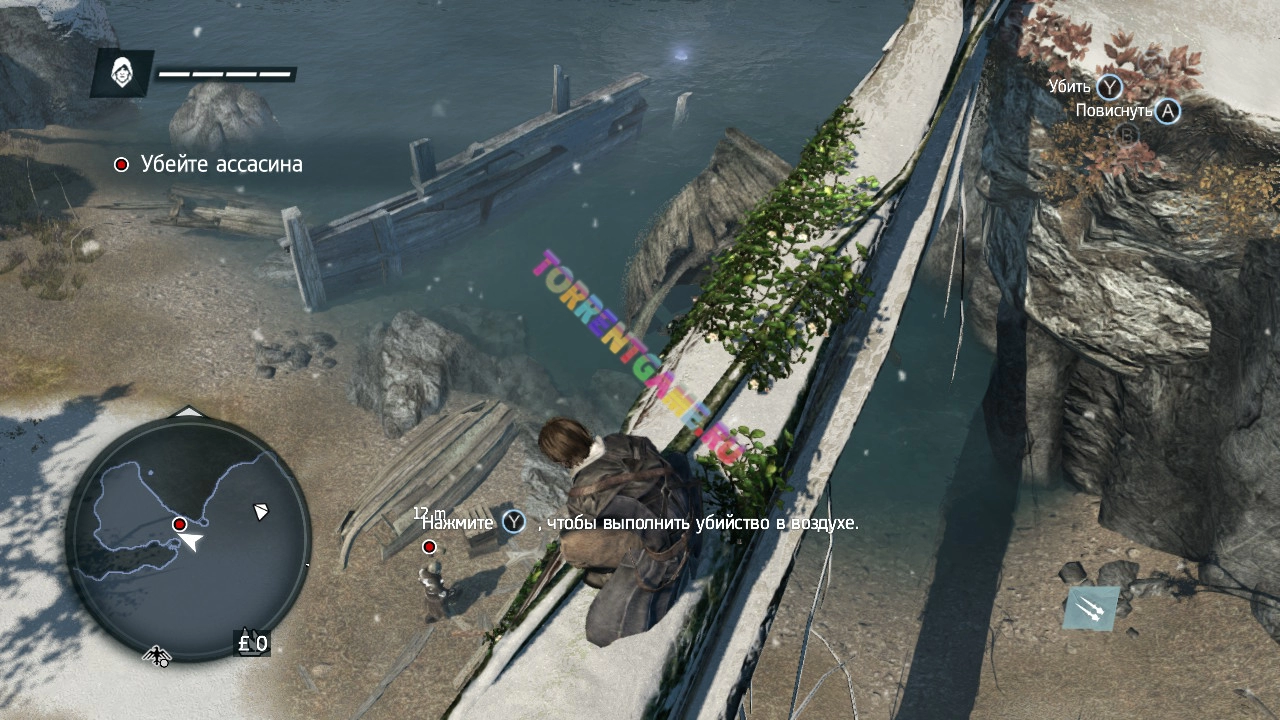The width and height of the screenshot is (1280, 720).
Task: Select the hooded assassin portrait icon
Action: pyautogui.click(x=122, y=73)
